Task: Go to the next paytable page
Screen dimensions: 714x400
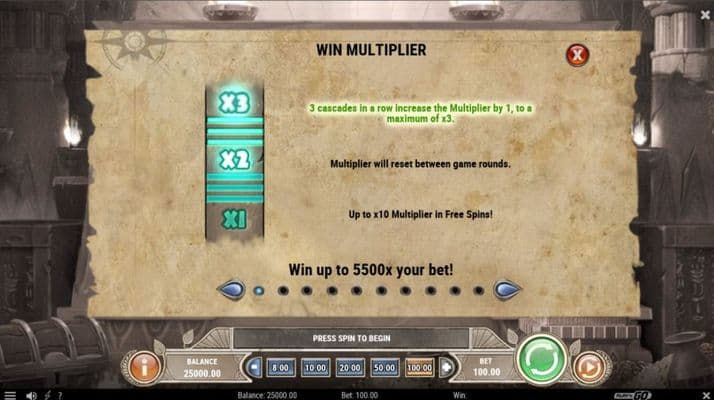Action: 507,290
